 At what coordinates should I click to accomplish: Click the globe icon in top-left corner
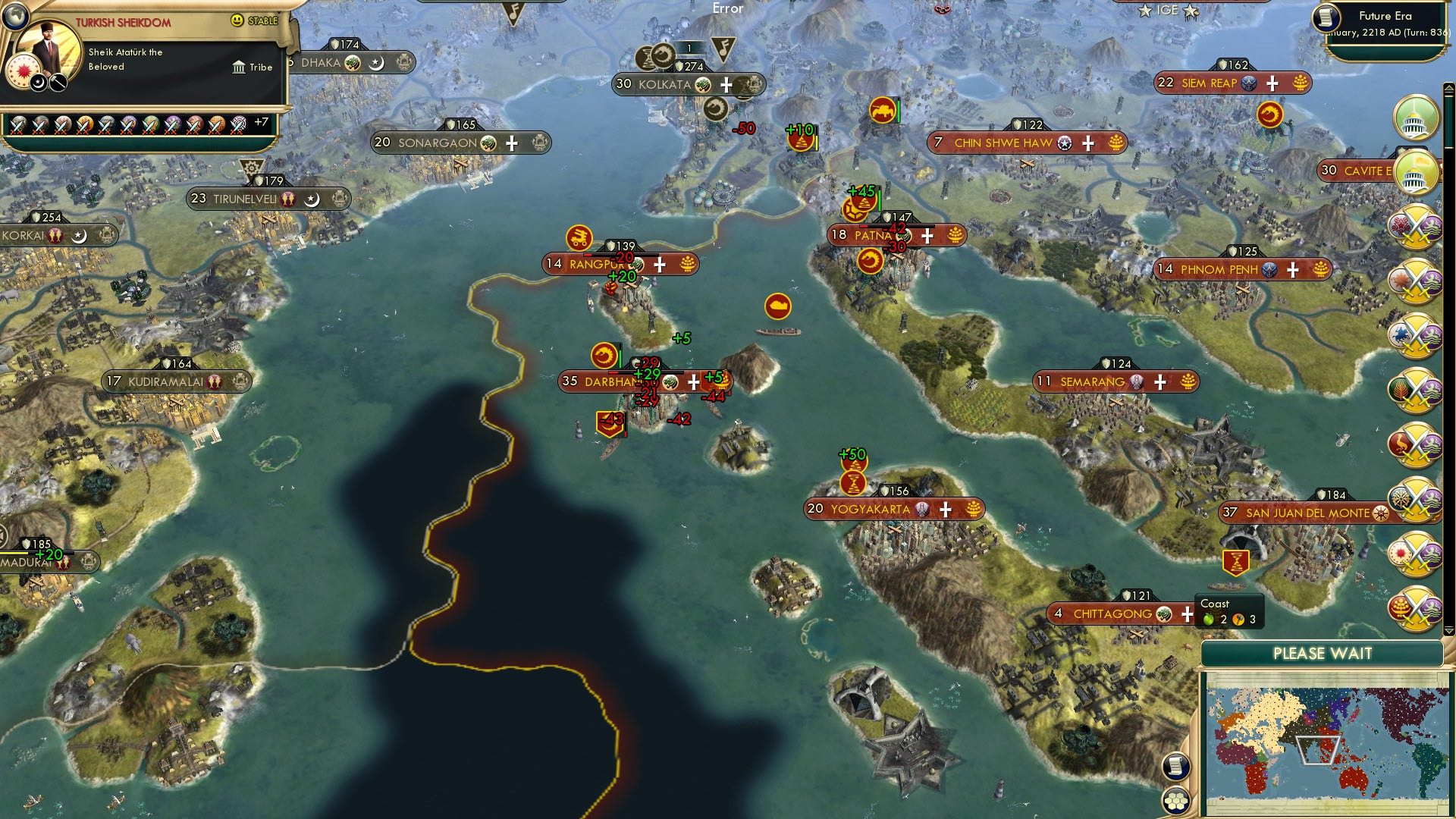tap(16, 16)
